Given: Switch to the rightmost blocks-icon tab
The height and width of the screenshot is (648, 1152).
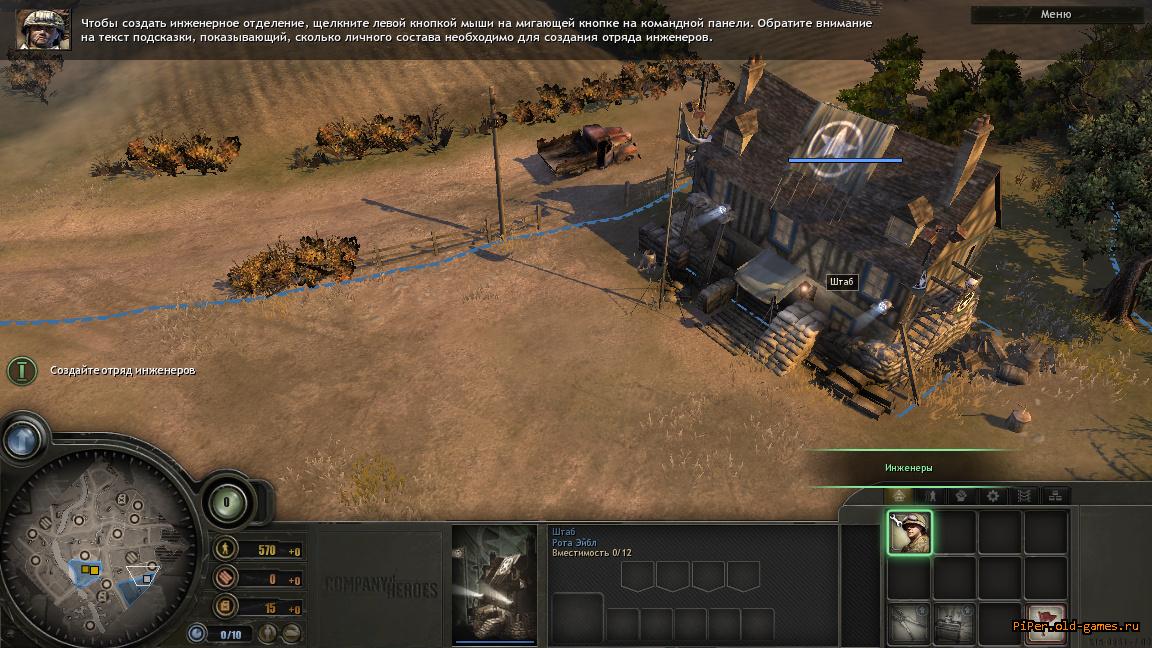Looking at the screenshot, I should [1055, 496].
